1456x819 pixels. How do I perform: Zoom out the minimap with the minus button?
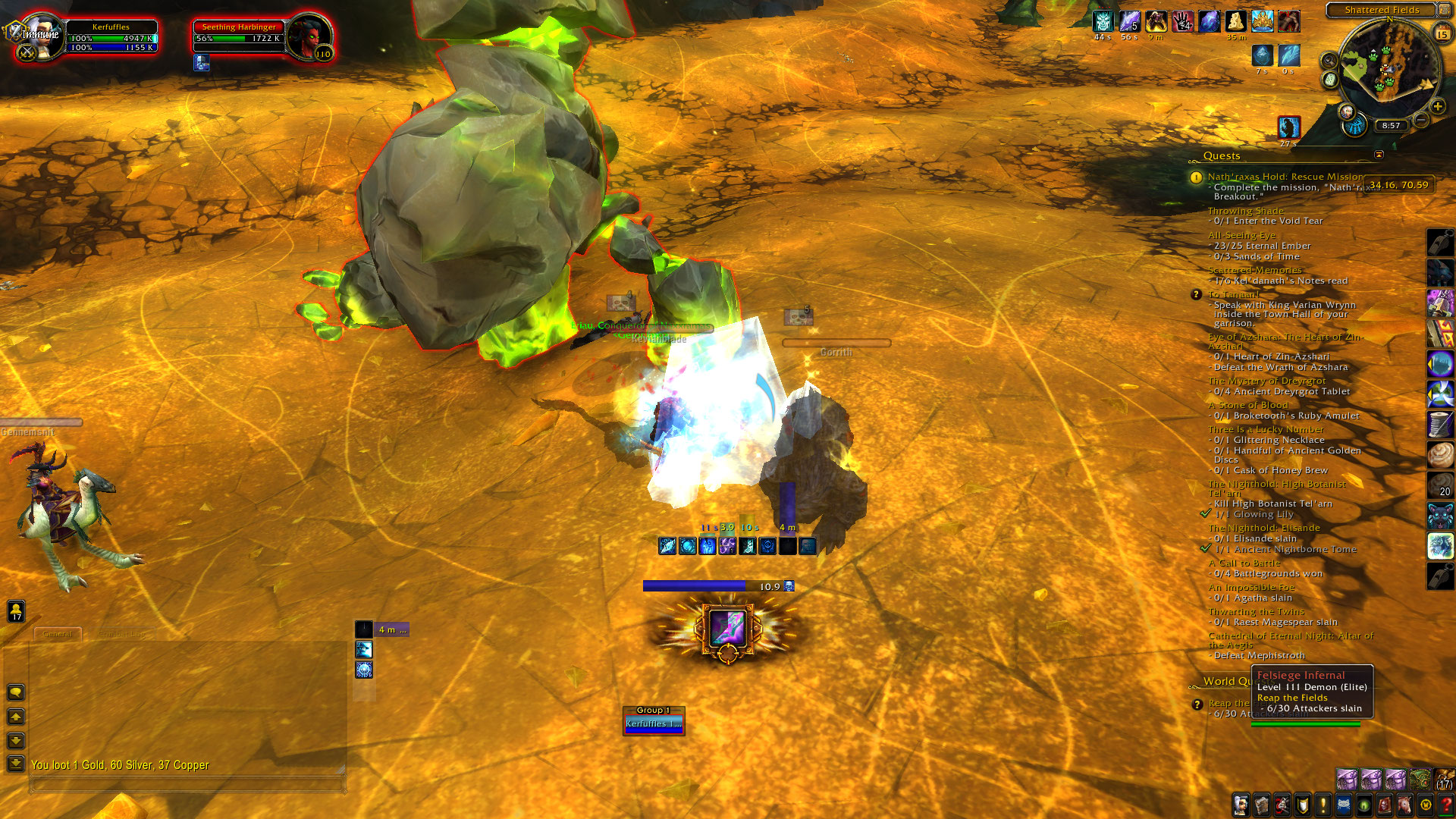(1422, 120)
